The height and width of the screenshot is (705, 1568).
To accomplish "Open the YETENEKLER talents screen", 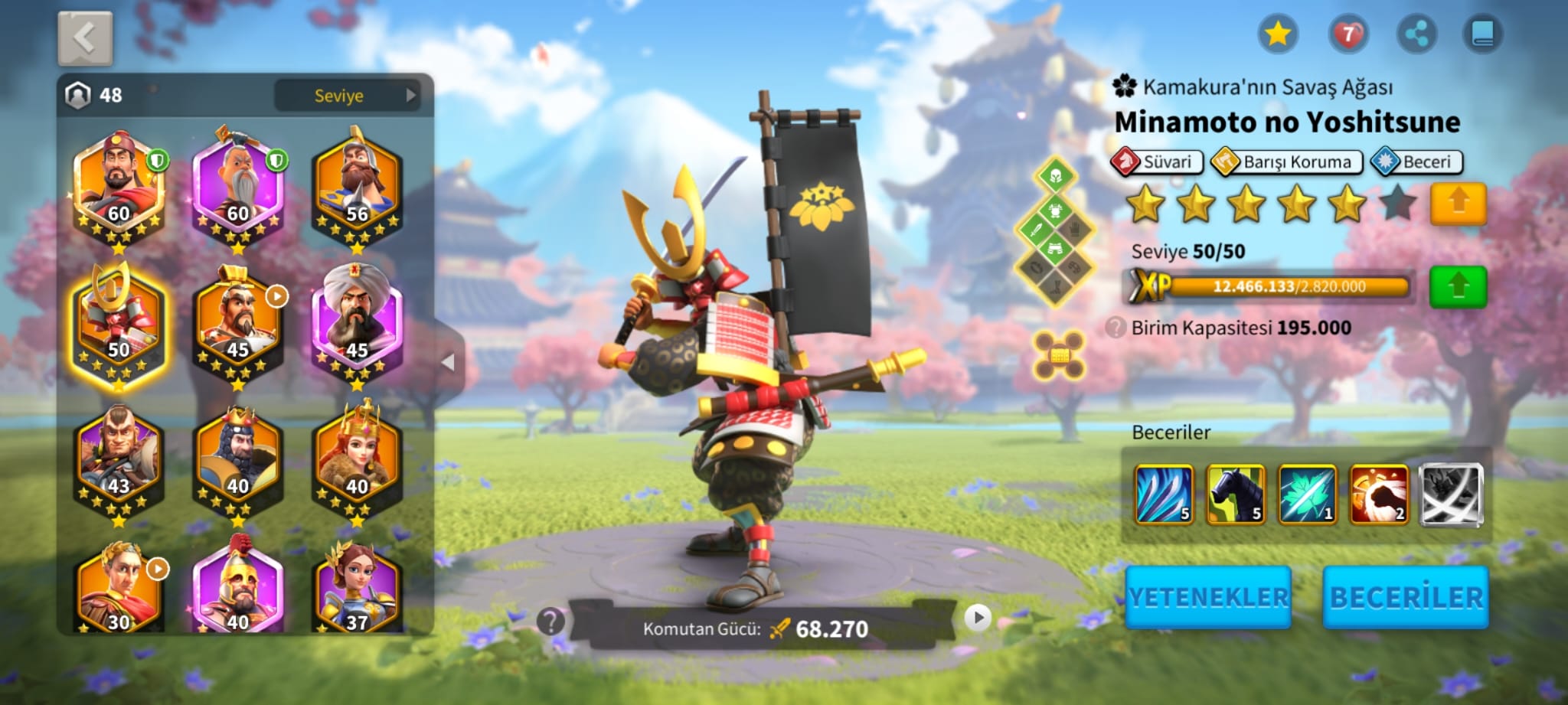I will tap(1208, 597).
